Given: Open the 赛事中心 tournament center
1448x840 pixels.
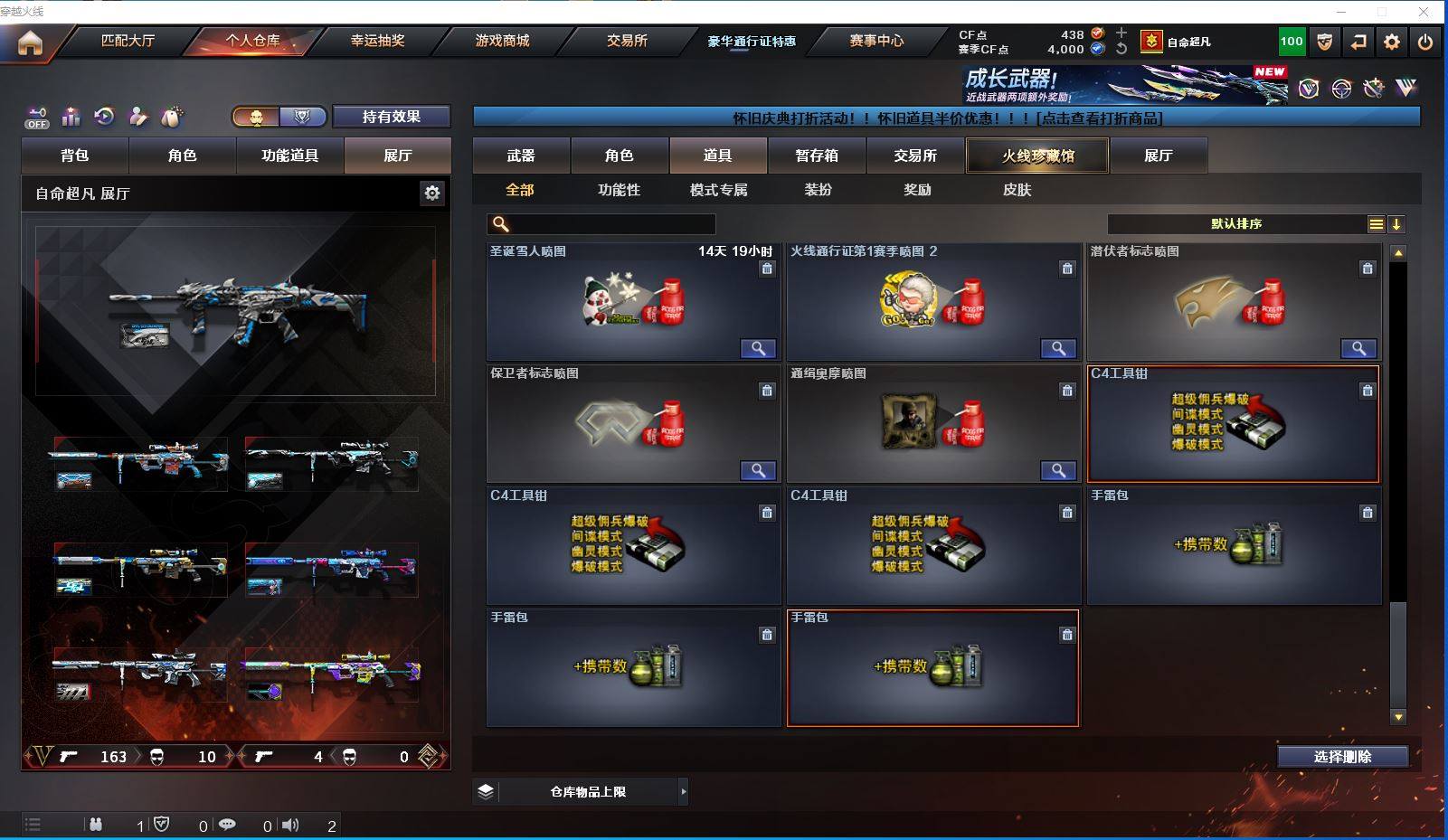Looking at the screenshot, I should pyautogui.click(x=875, y=41).
